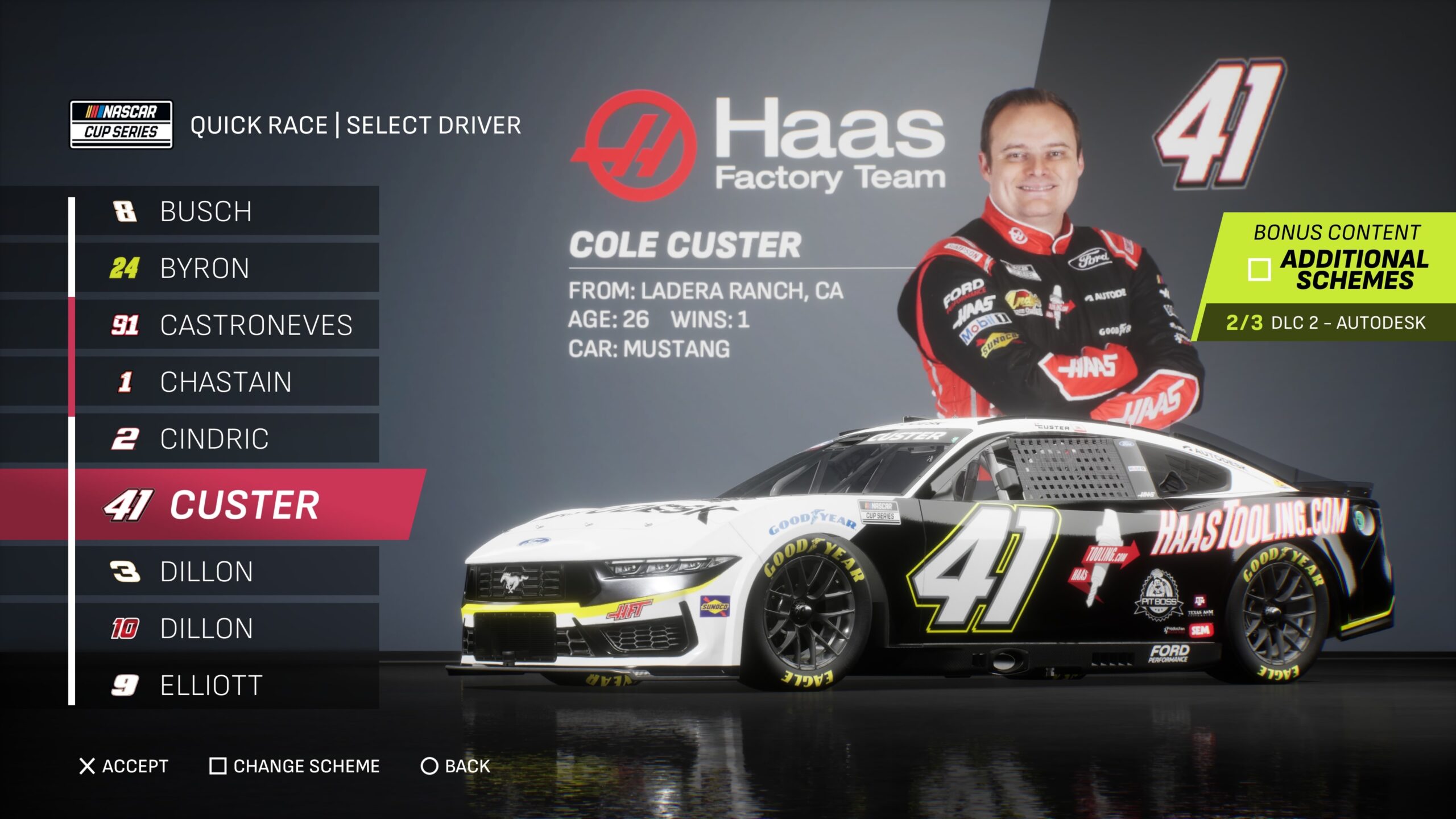Select Dillon with car number 3
Screen dimensions: 1456x819
pos(226,572)
